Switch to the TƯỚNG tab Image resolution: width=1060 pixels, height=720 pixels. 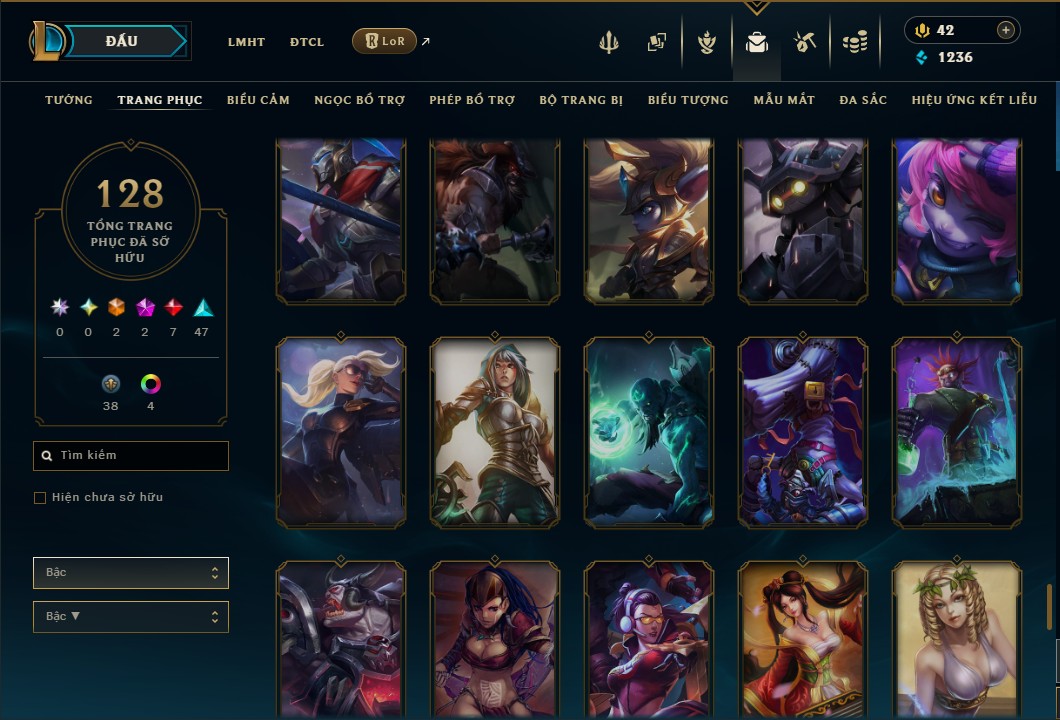(x=69, y=100)
